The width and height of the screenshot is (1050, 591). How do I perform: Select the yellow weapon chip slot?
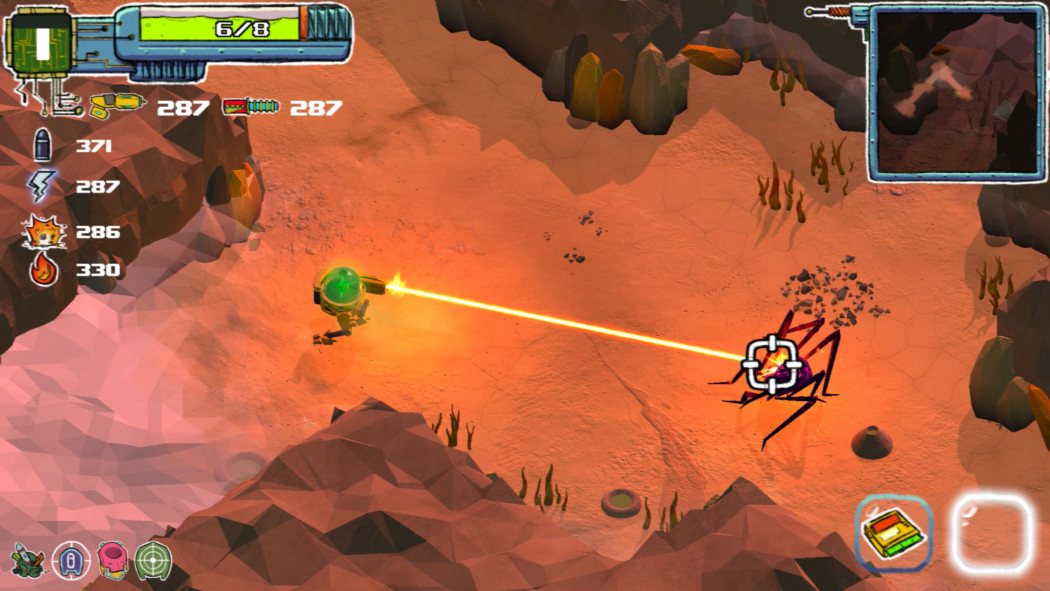[893, 535]
